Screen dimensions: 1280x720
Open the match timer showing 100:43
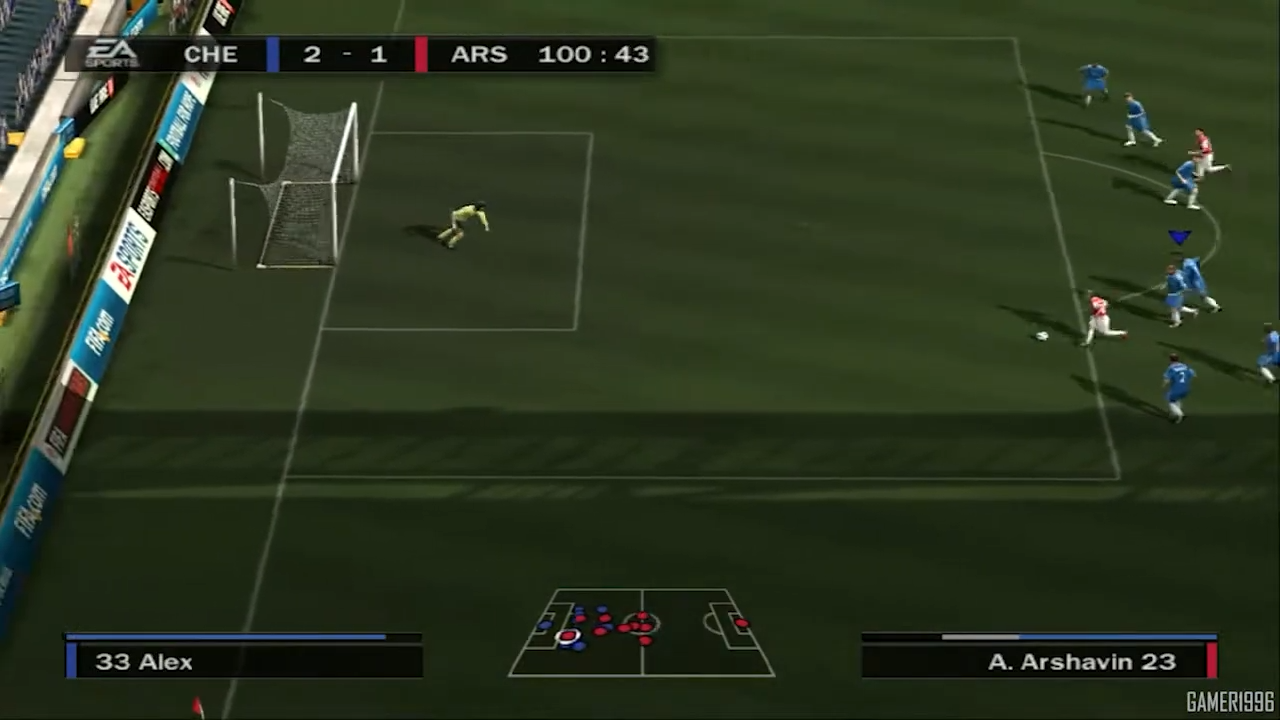pyautogui.click(x=593, y=54)
